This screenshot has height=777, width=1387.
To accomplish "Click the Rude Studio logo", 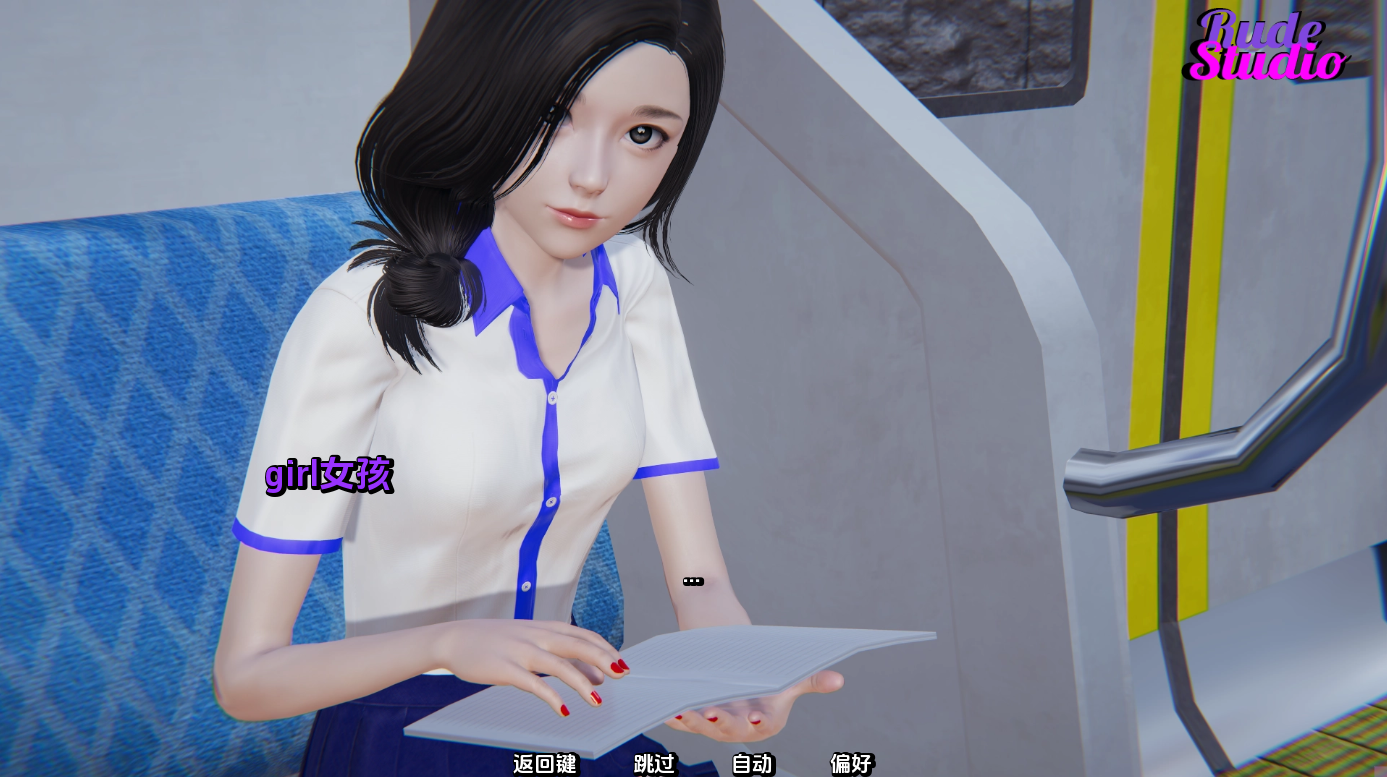I will [1261, 45].
